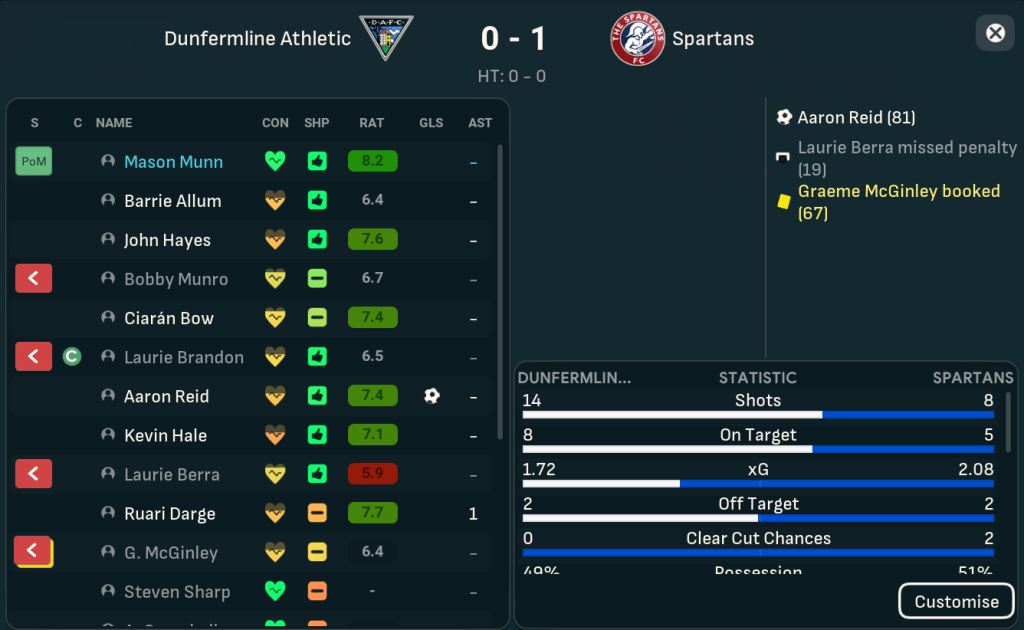
Task: Select Mason Munn player row
Action: pyautogui.click(x=173, y=162)
